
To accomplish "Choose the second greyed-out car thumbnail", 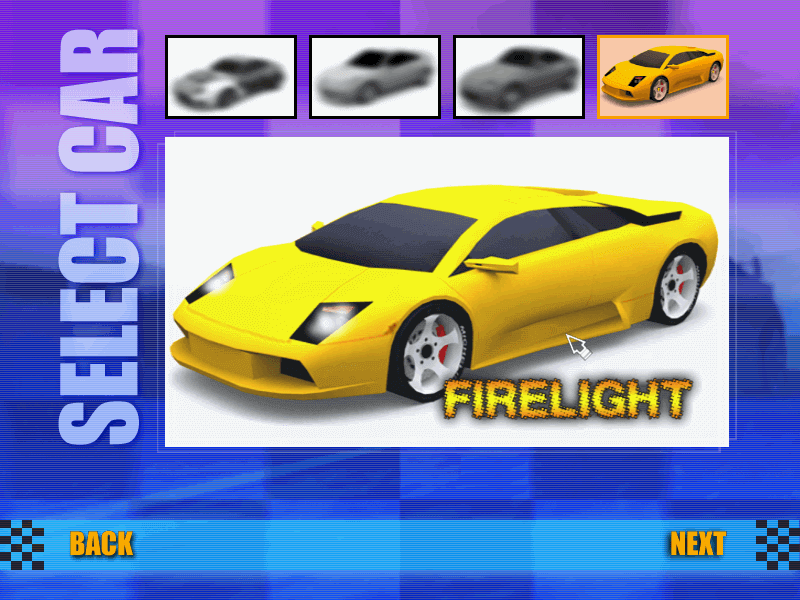I will click(x=375, y=77).
